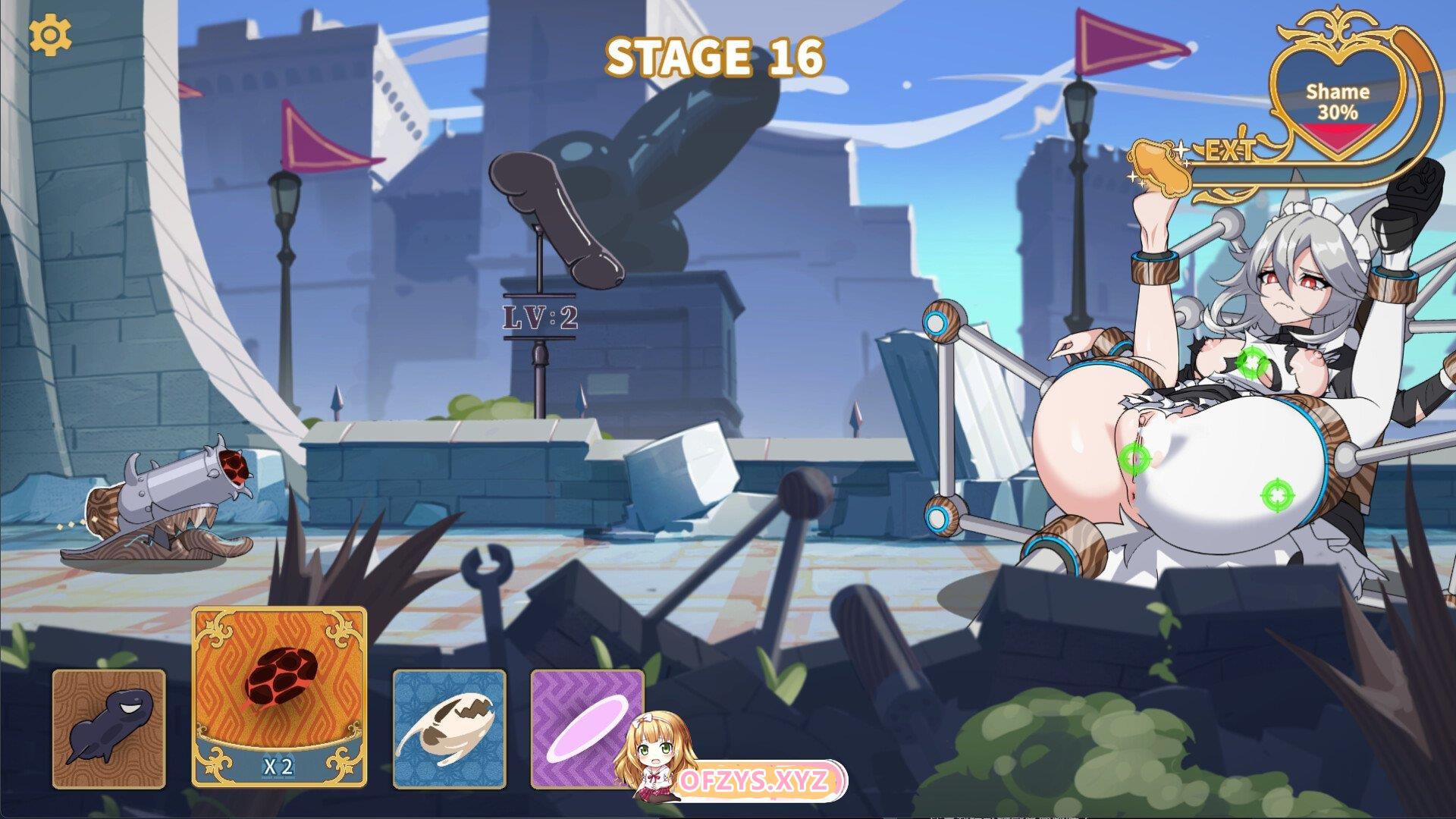Select the dark blob ammo card

[108, 729]
